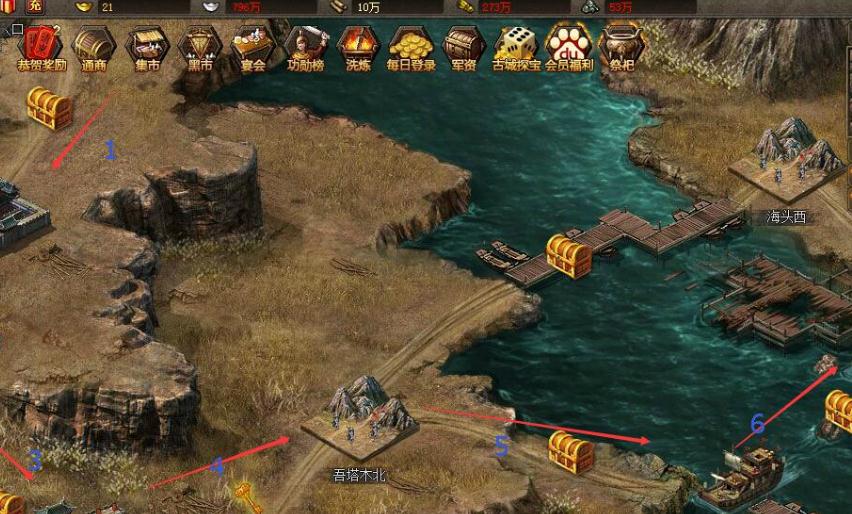Viewport: 852px width, 514px height.
Task: Claim the 每日登录 daily login reward
Action: coord(410,45)
